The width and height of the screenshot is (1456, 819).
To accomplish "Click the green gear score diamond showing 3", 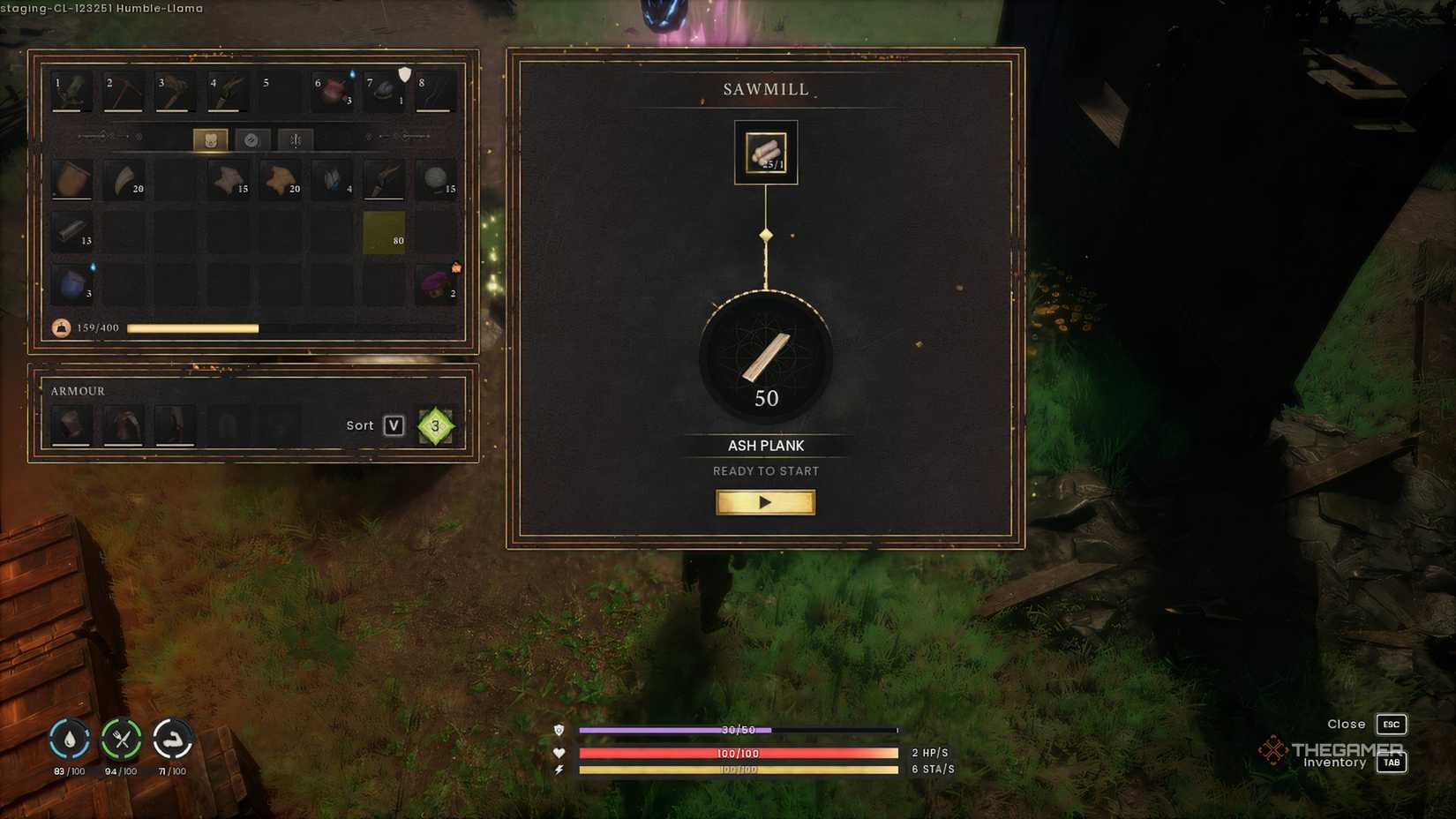I will tap(434, 425).
